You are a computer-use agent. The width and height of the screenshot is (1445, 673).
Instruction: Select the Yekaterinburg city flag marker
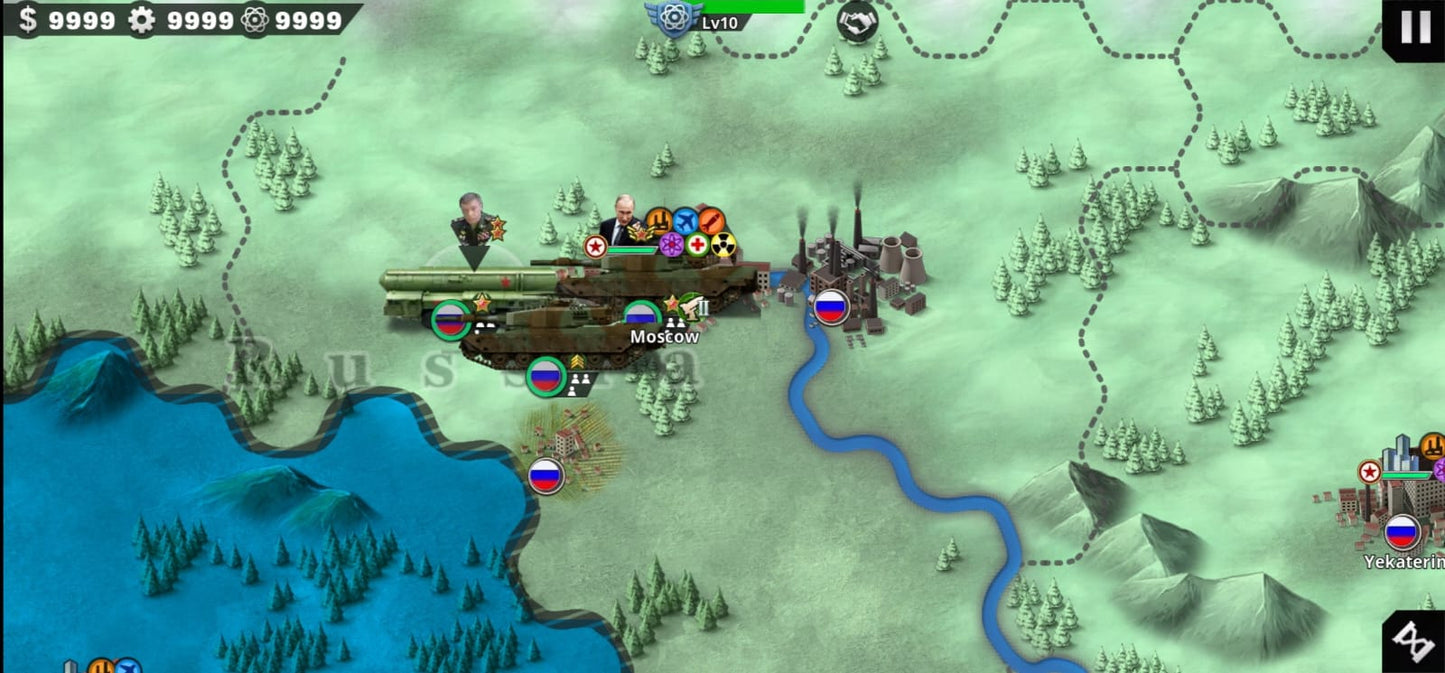[1402, 532]
